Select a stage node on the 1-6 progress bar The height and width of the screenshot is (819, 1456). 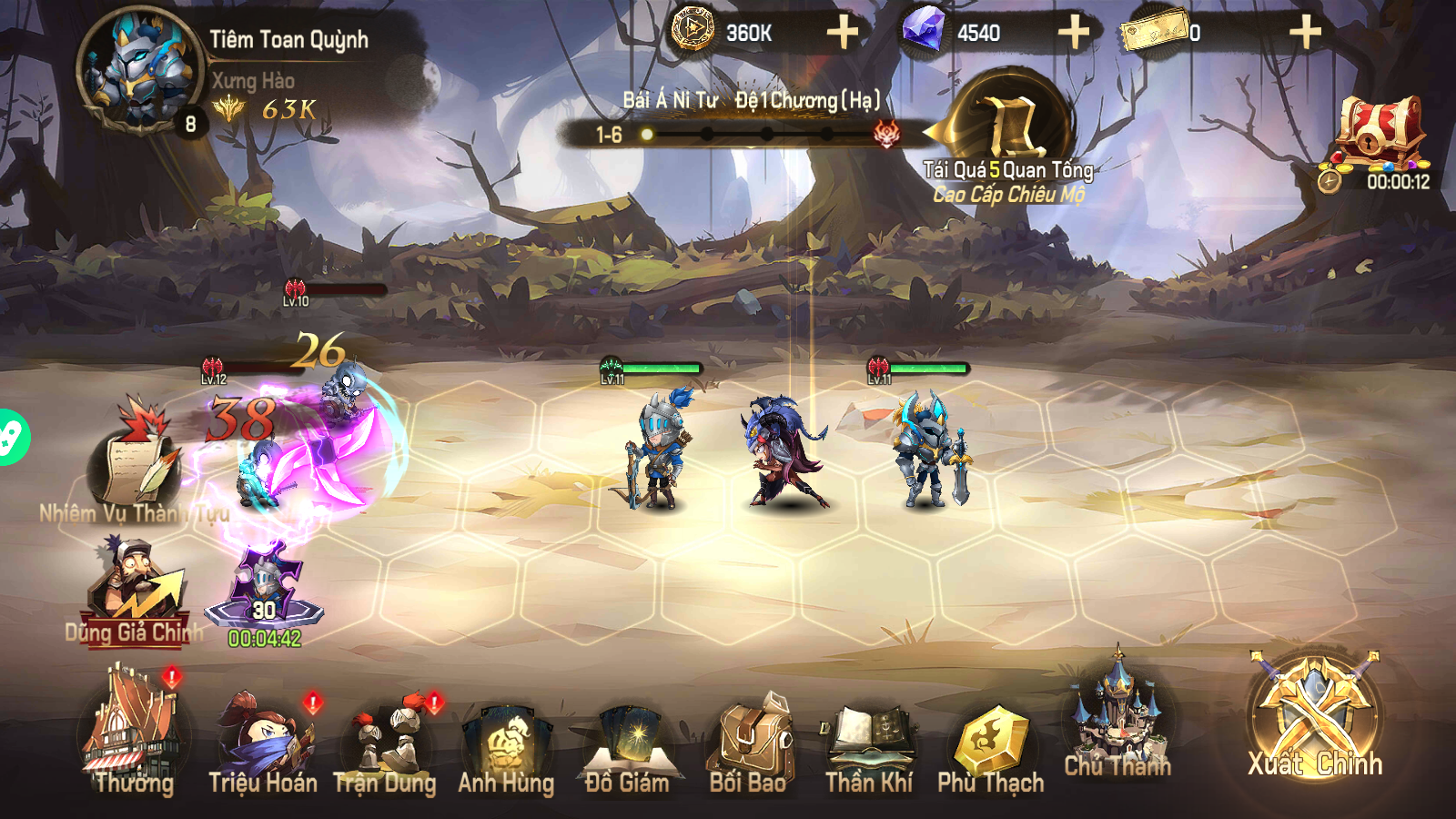(648, 133)
